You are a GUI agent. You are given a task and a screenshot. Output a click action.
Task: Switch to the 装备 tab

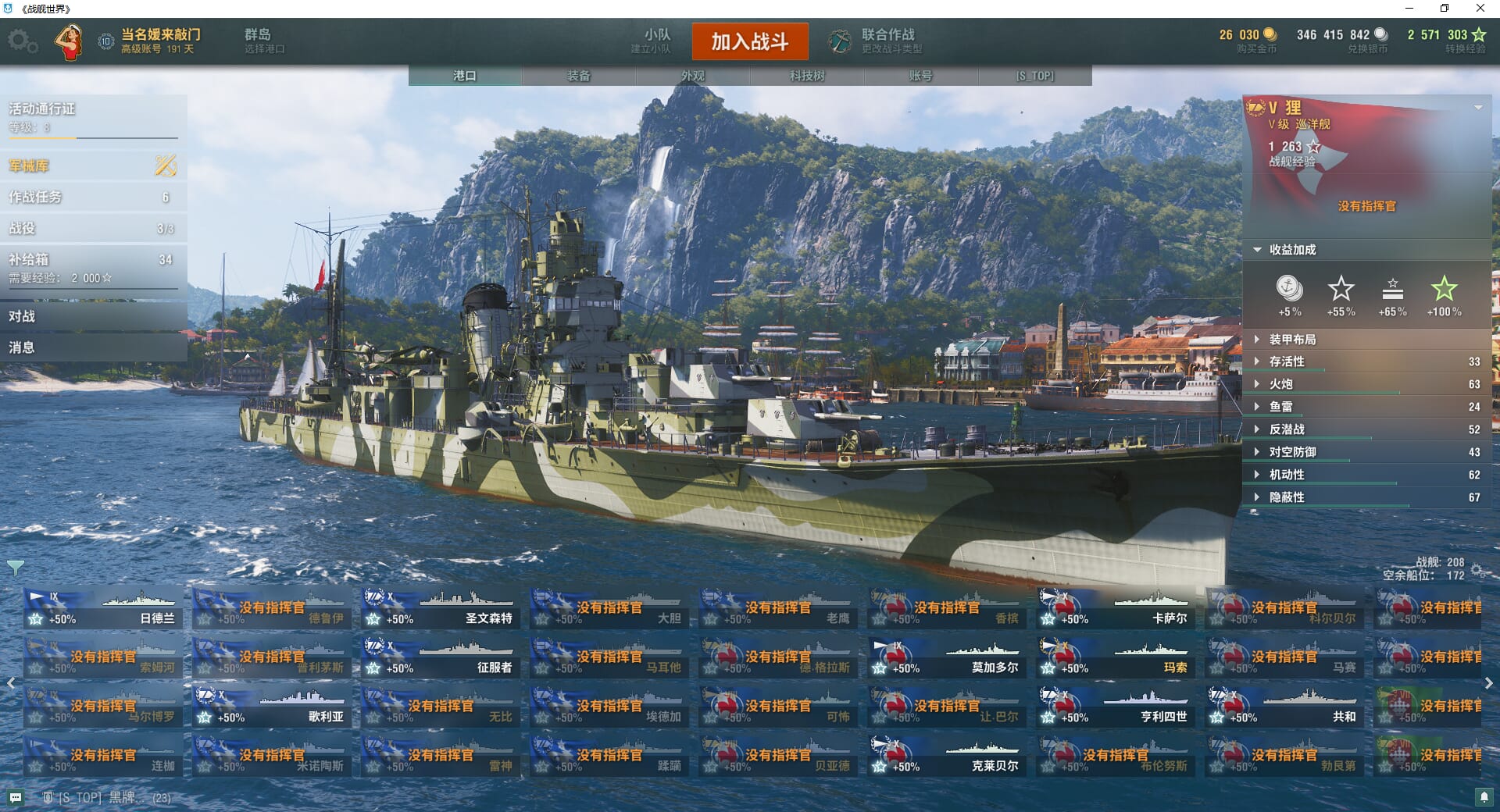pyautogui.click(x=579, y=76)
